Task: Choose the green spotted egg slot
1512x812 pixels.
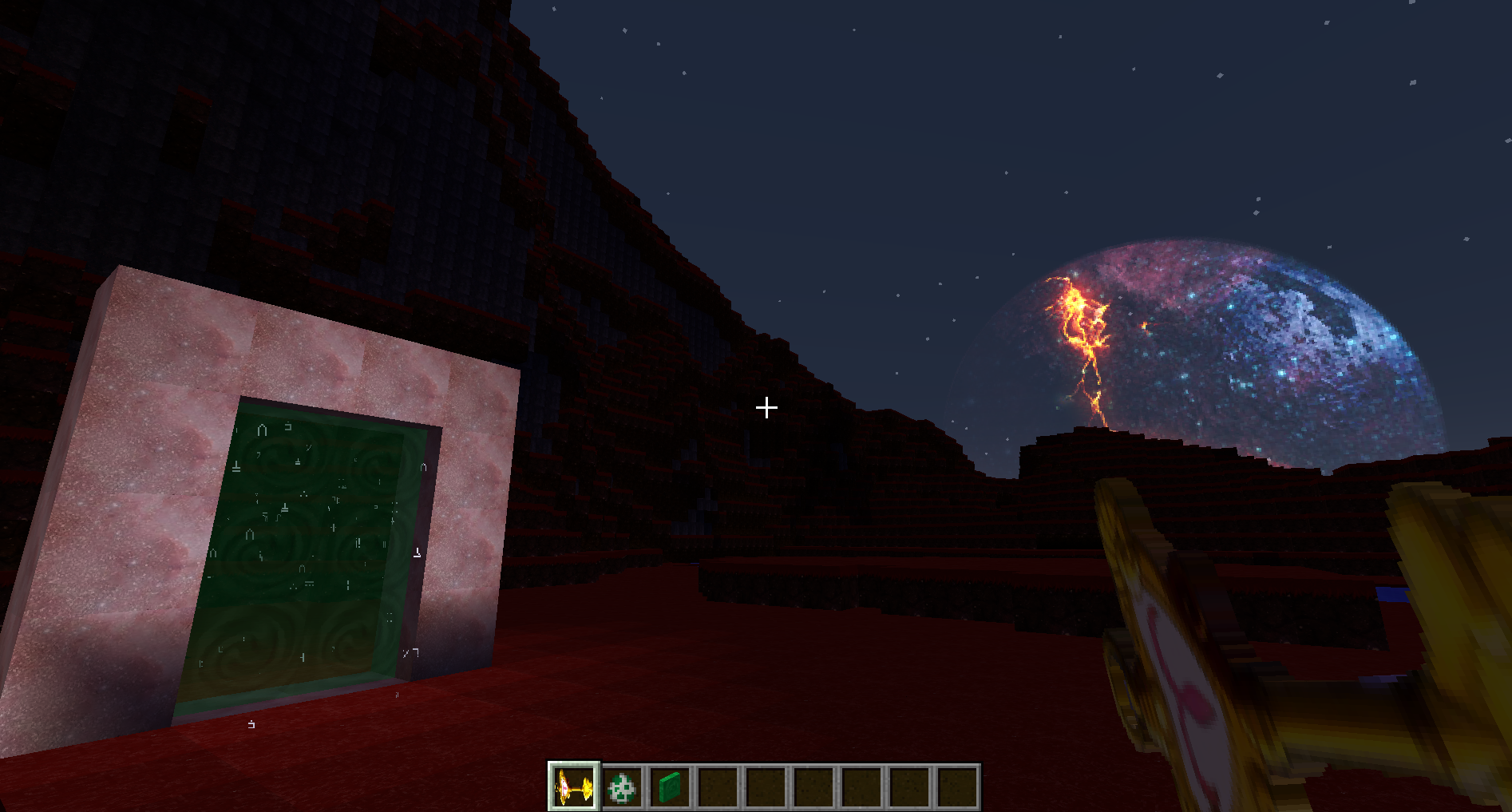Action: (622, 787)
